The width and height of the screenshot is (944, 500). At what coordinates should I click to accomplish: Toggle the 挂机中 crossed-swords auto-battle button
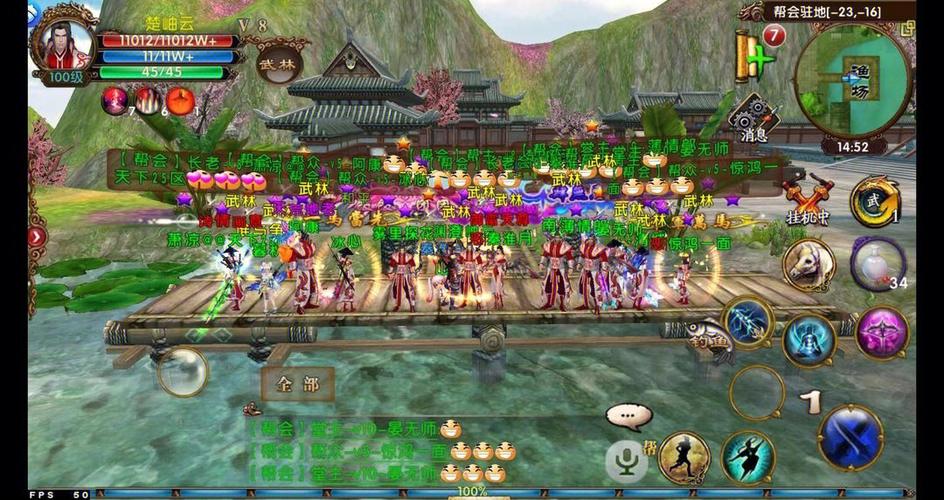tap(806, 200)
